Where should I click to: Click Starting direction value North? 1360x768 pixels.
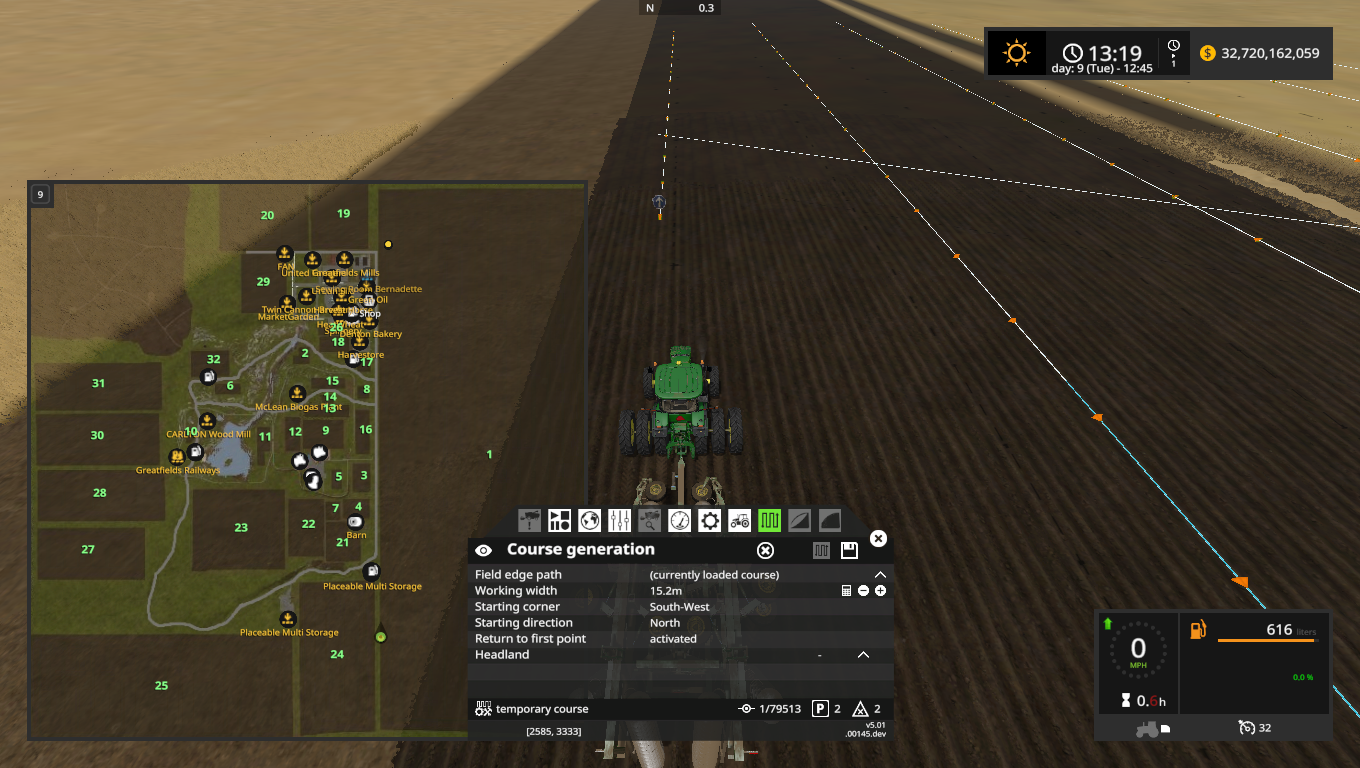666,622
